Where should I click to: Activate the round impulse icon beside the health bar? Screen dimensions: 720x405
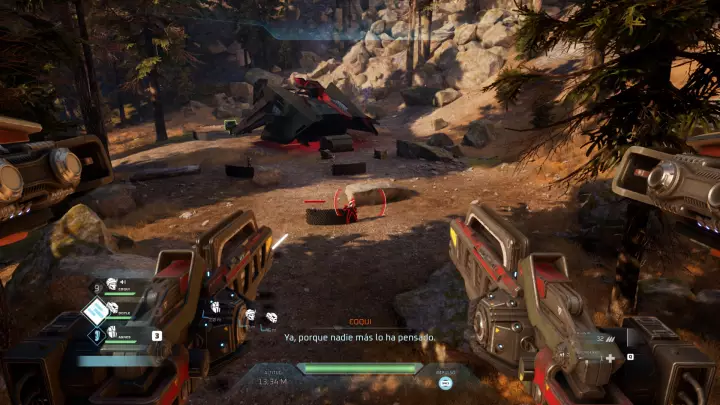click(445, 382)
